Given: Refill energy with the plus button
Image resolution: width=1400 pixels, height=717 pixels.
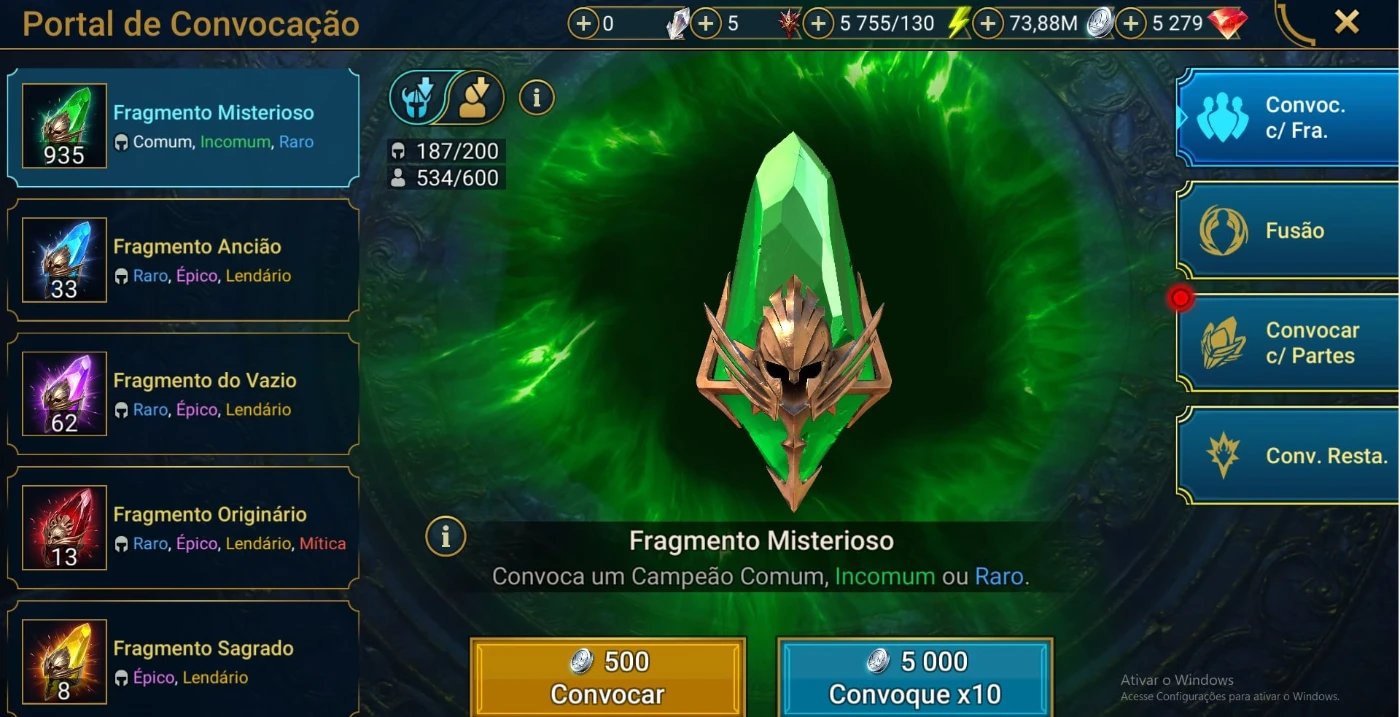Looking at the screenshot, I should point(818,23).
